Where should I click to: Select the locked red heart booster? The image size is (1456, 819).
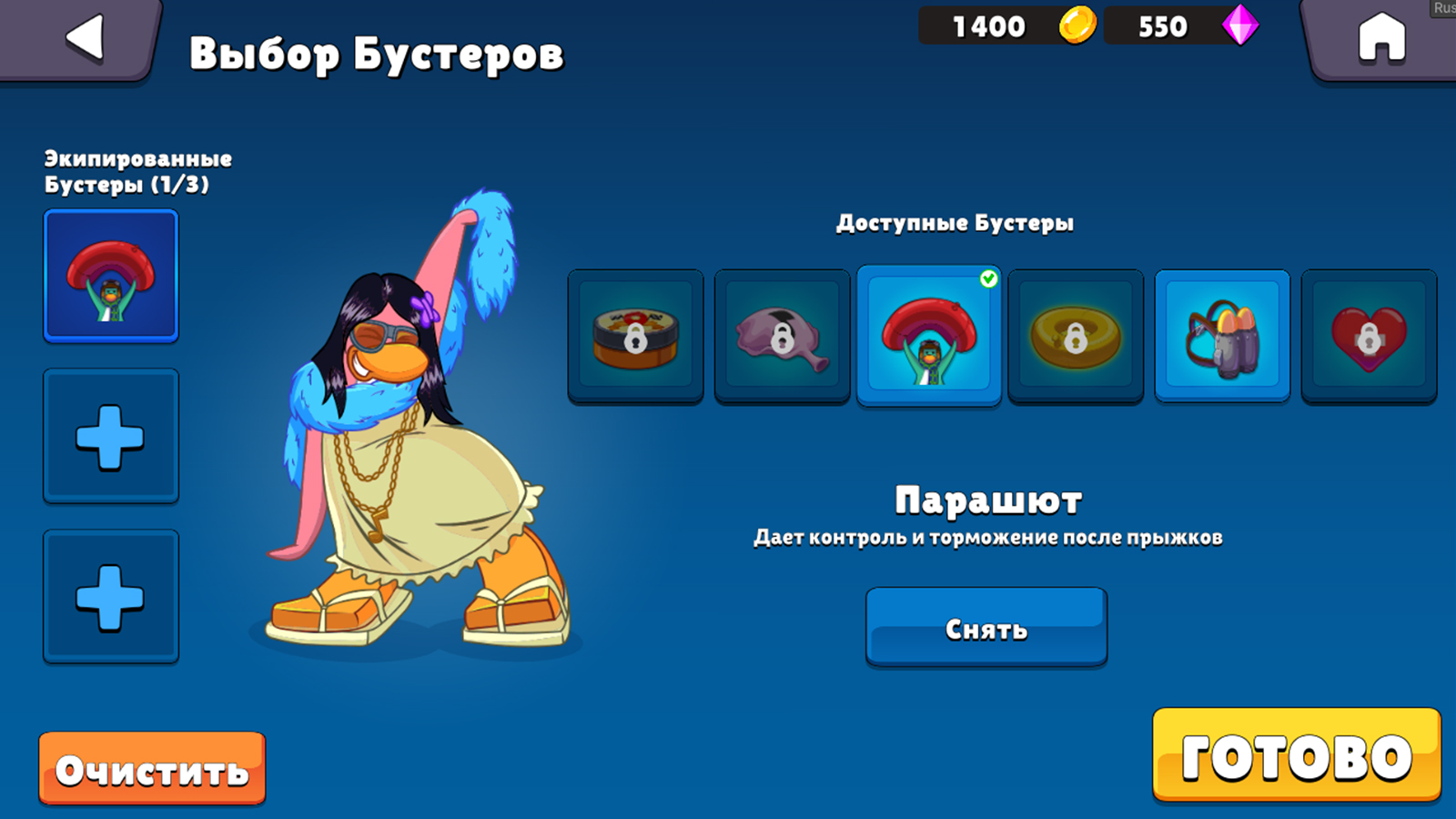(x=1369, y=336)
